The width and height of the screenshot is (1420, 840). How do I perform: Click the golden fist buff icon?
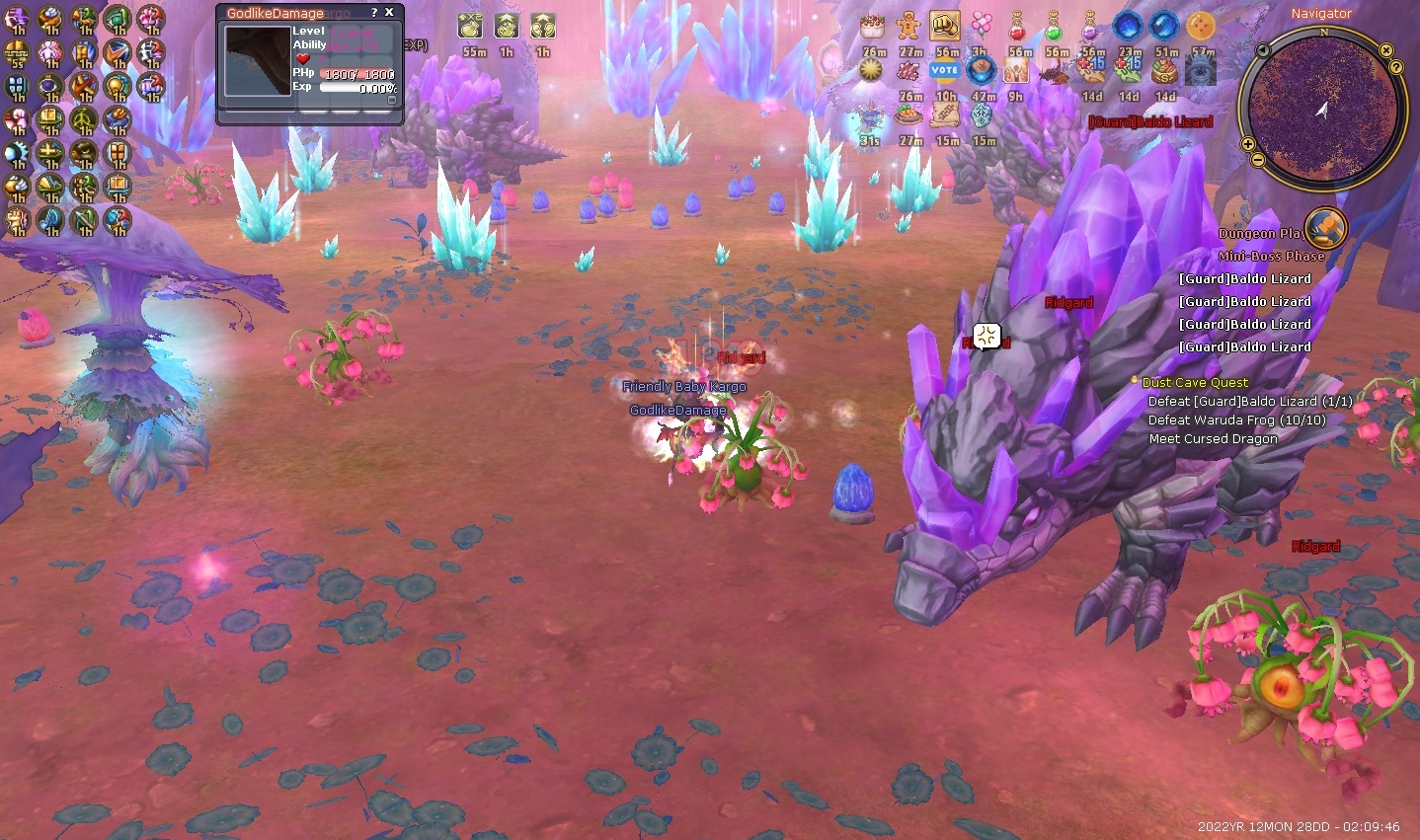[945, 26]
